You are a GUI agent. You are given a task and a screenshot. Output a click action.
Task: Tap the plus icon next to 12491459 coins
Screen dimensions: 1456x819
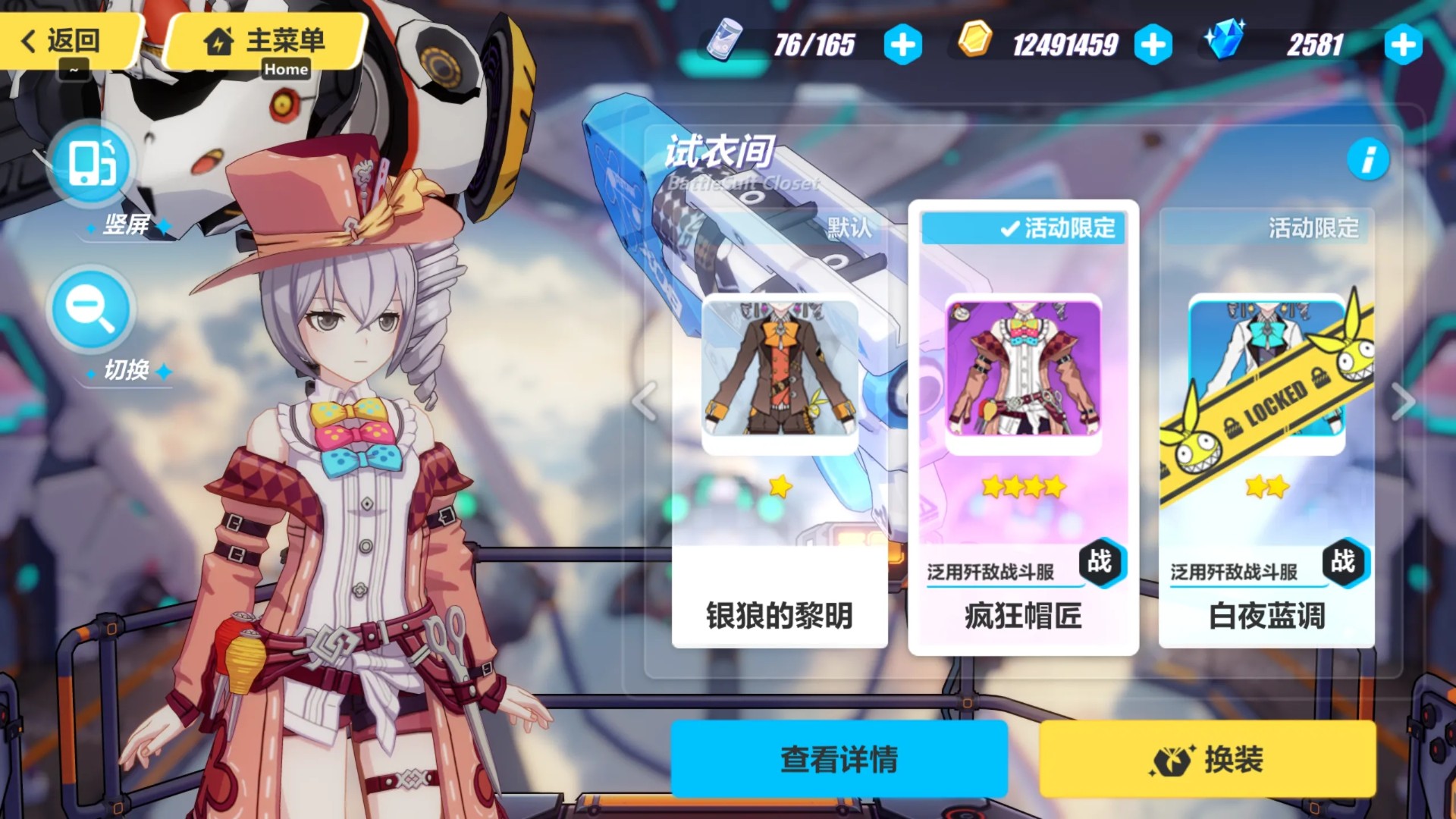point(1153,45)
